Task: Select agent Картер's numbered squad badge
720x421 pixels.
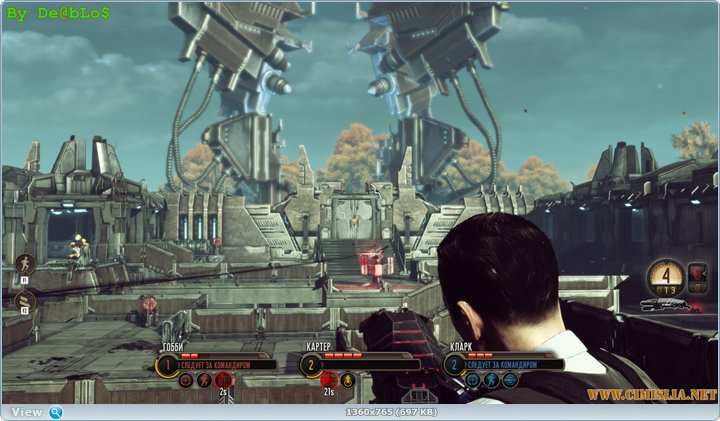Action: [310, 365]
